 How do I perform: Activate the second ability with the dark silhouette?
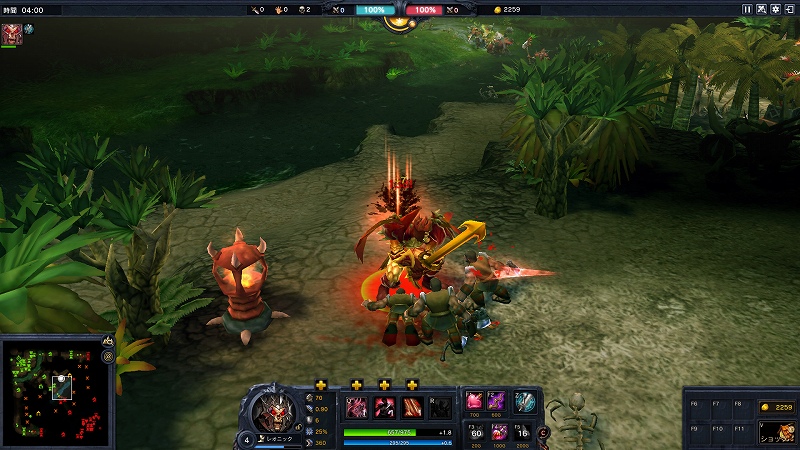pos(384,408)
